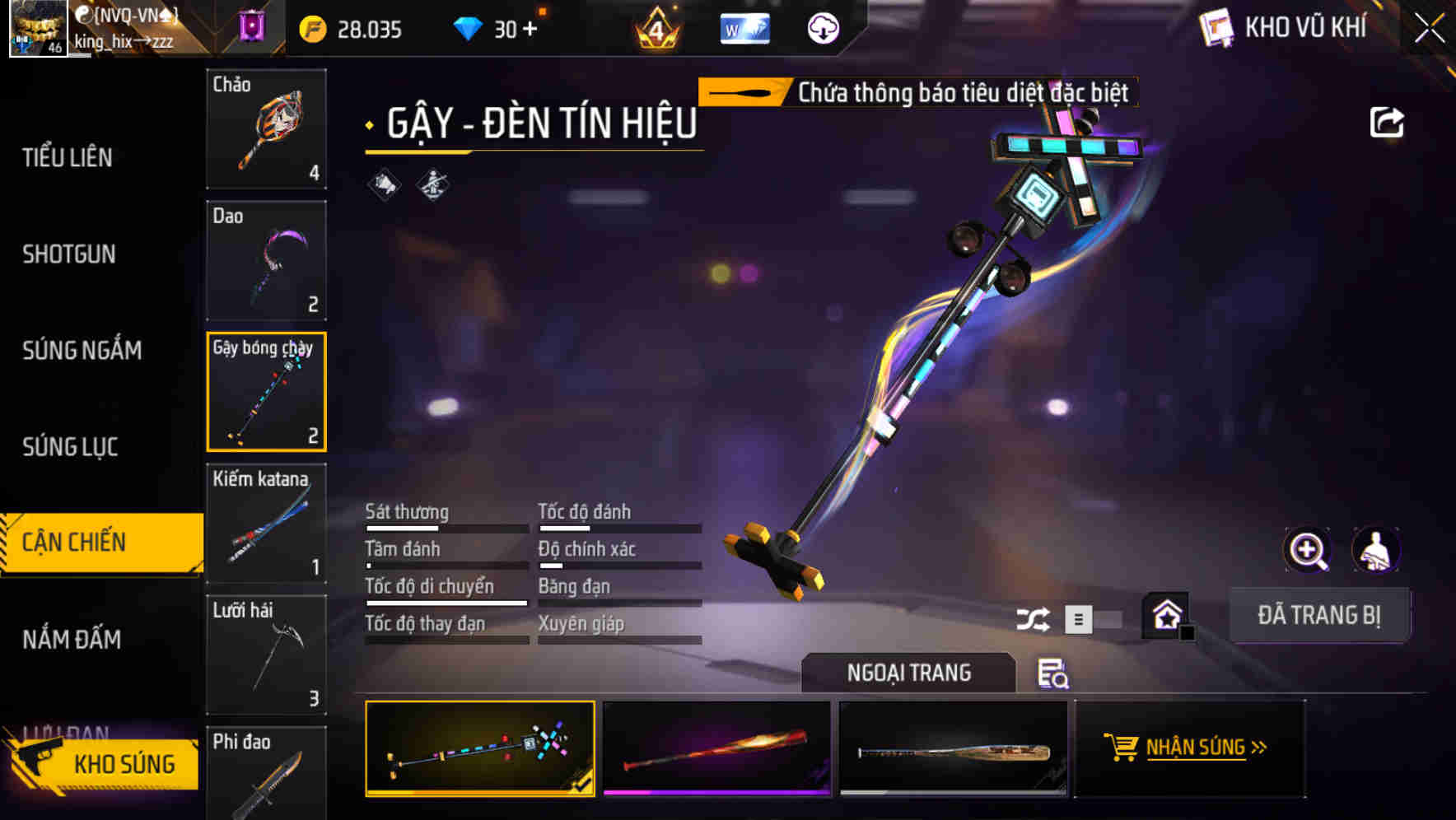
Task: Share the weapon skin
Action: click(1387, 123)
